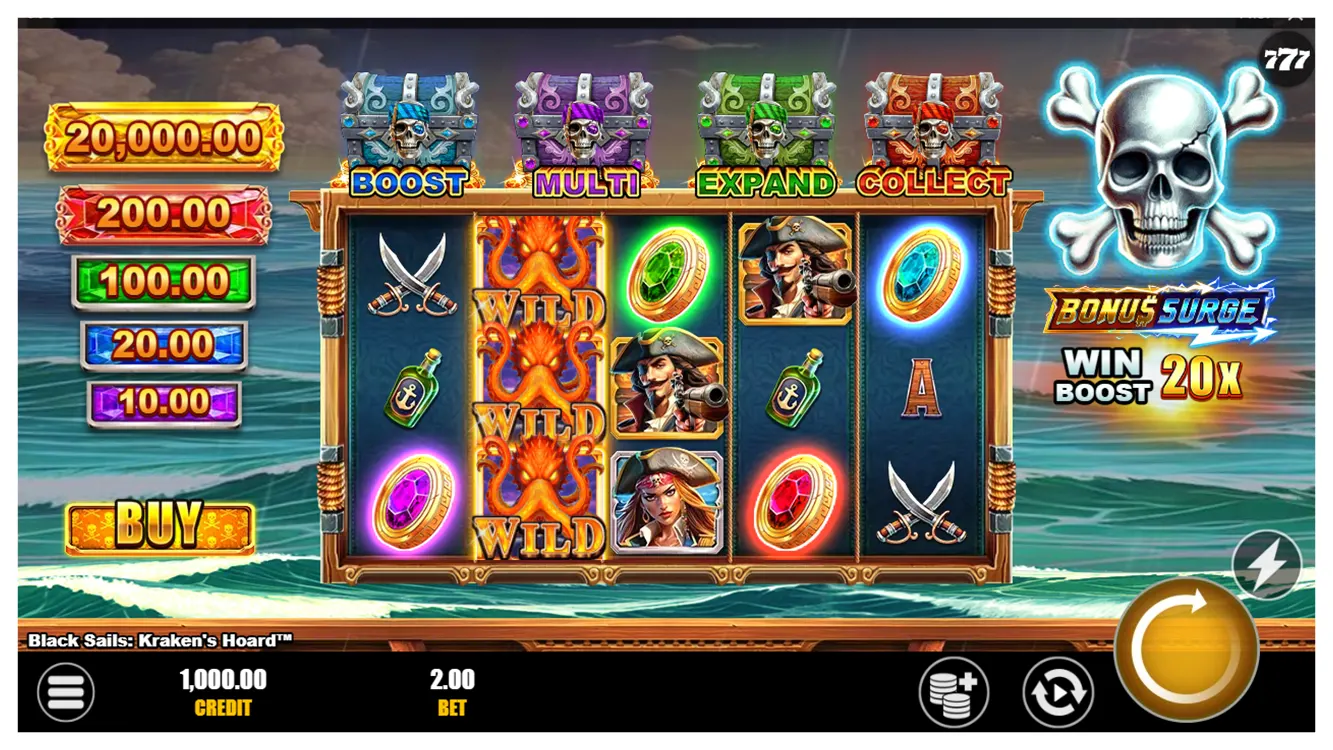Screen dimensions: 1333x750
Task: Toggle the lightning bolt quick spin
Action: (x=1266, y=566)
